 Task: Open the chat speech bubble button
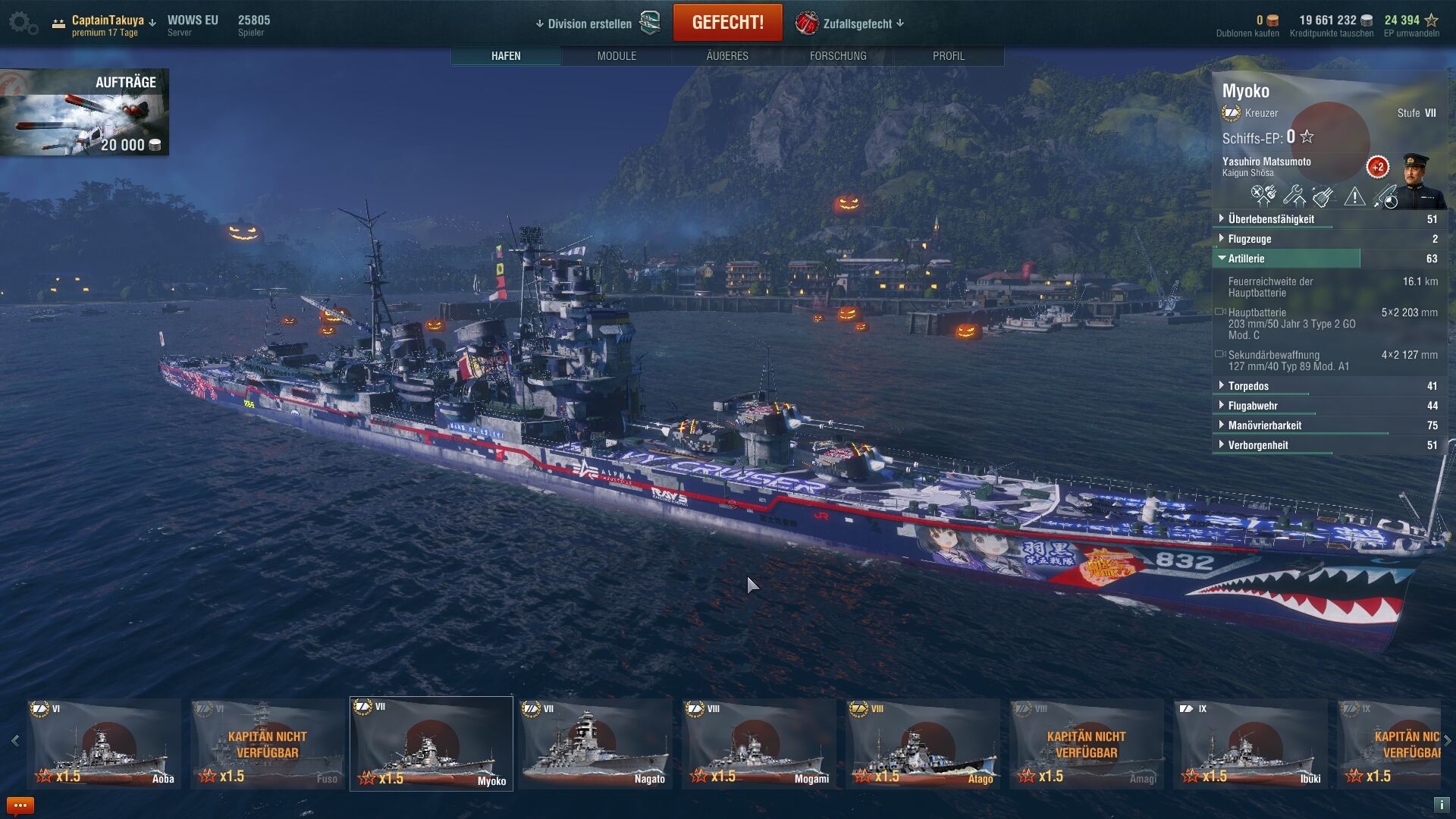[x=20, y=805]
